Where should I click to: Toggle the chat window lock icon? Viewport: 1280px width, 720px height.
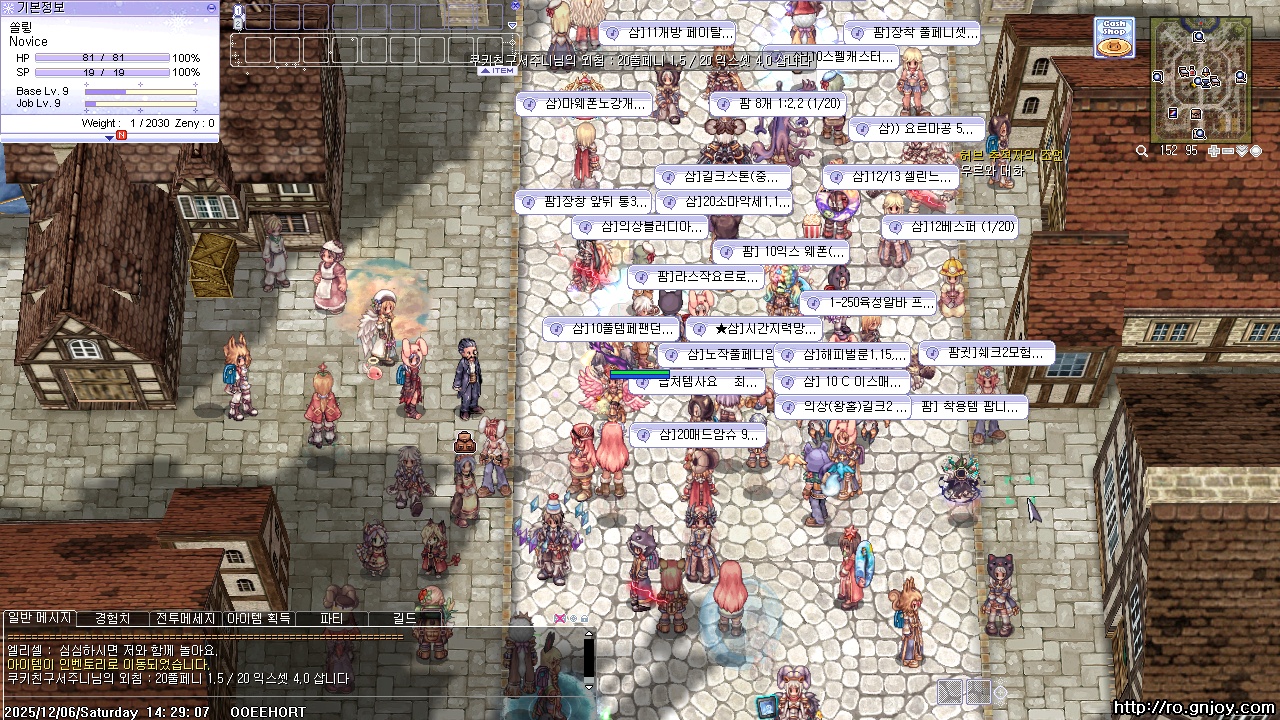tap(584, 619)
